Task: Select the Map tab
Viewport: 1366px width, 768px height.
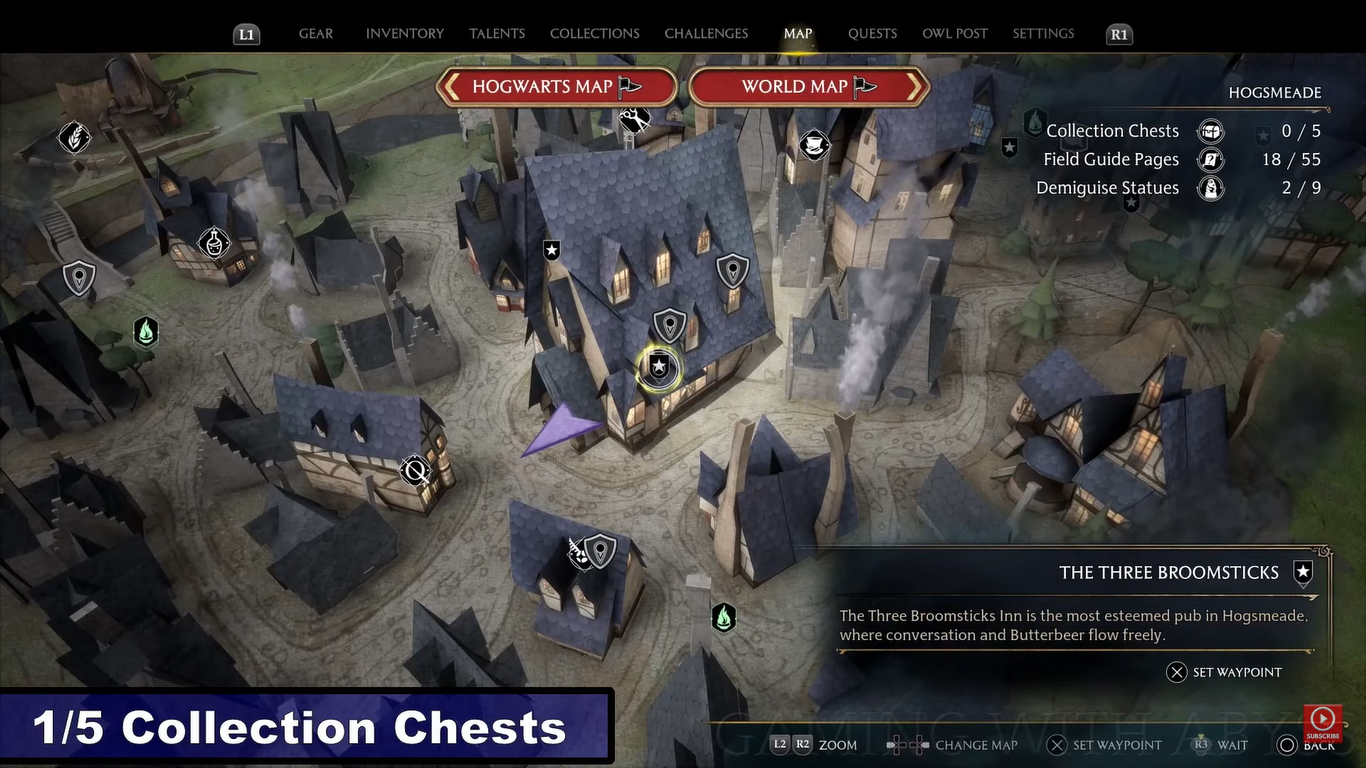Action: coord(798,34)
